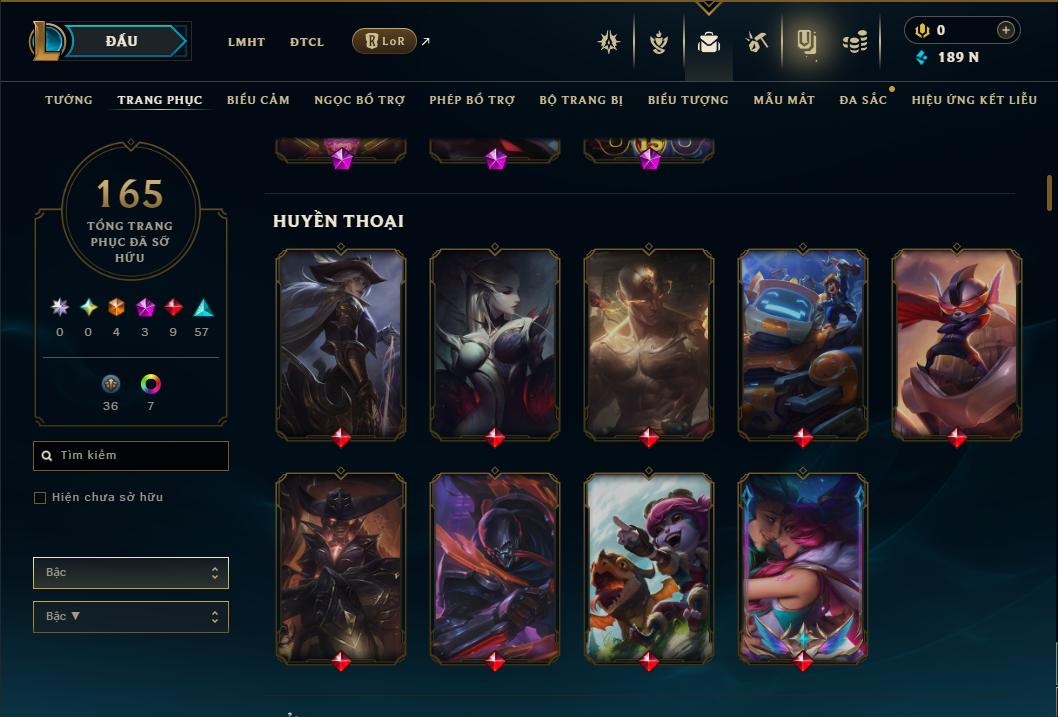Open the NGỌC BỔ TRỢ tab
This screenshot has height=717, width=1058.
coord(359,100)
